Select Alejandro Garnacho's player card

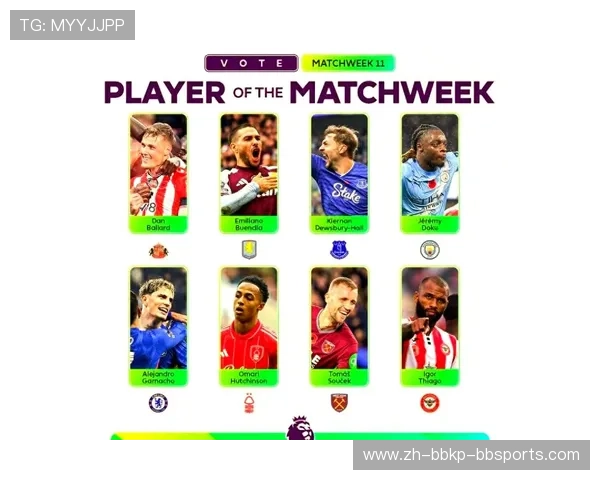(158, 326)
